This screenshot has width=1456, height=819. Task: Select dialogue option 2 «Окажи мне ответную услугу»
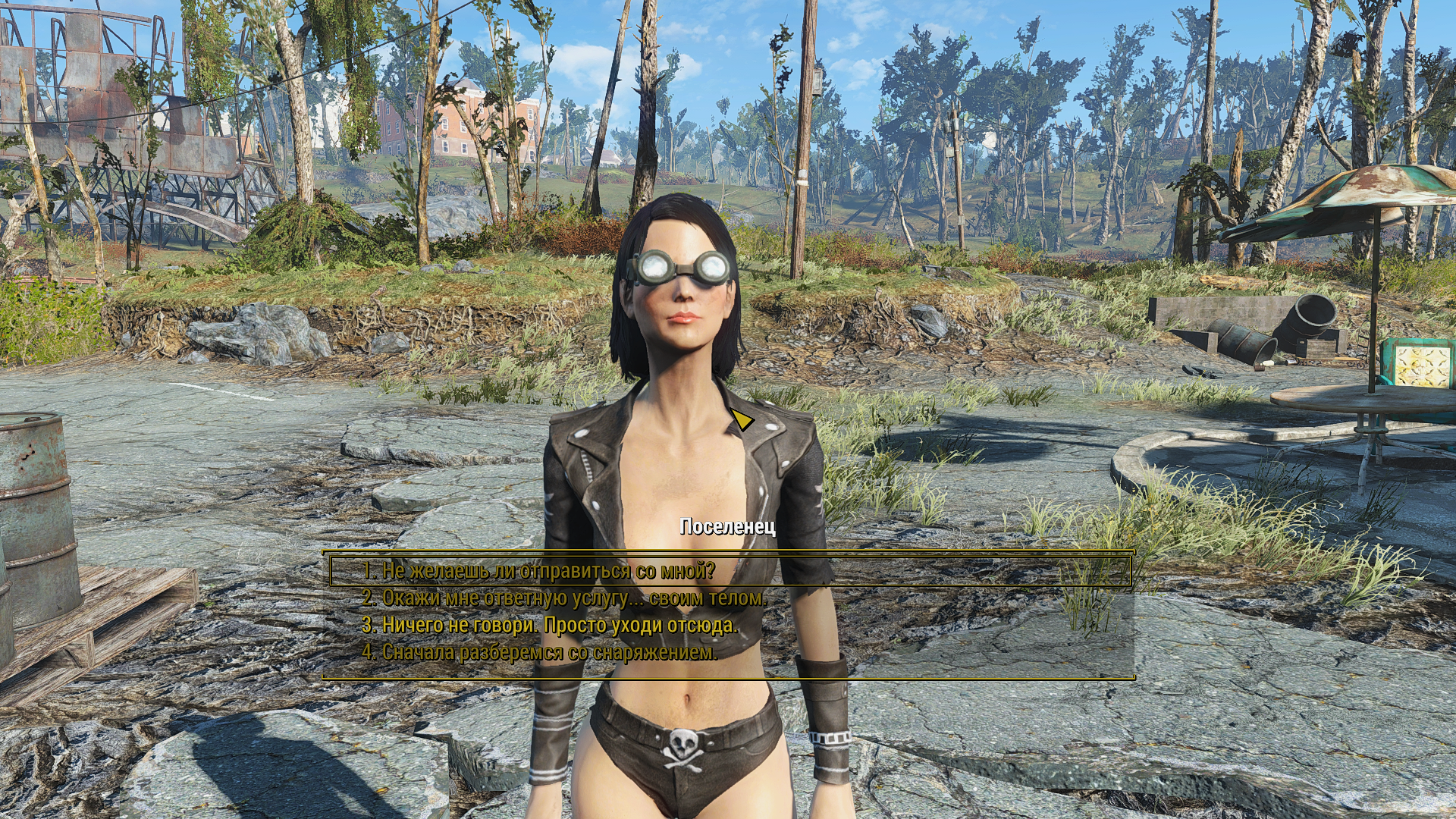pyautogui.click(x=564, y=598)
